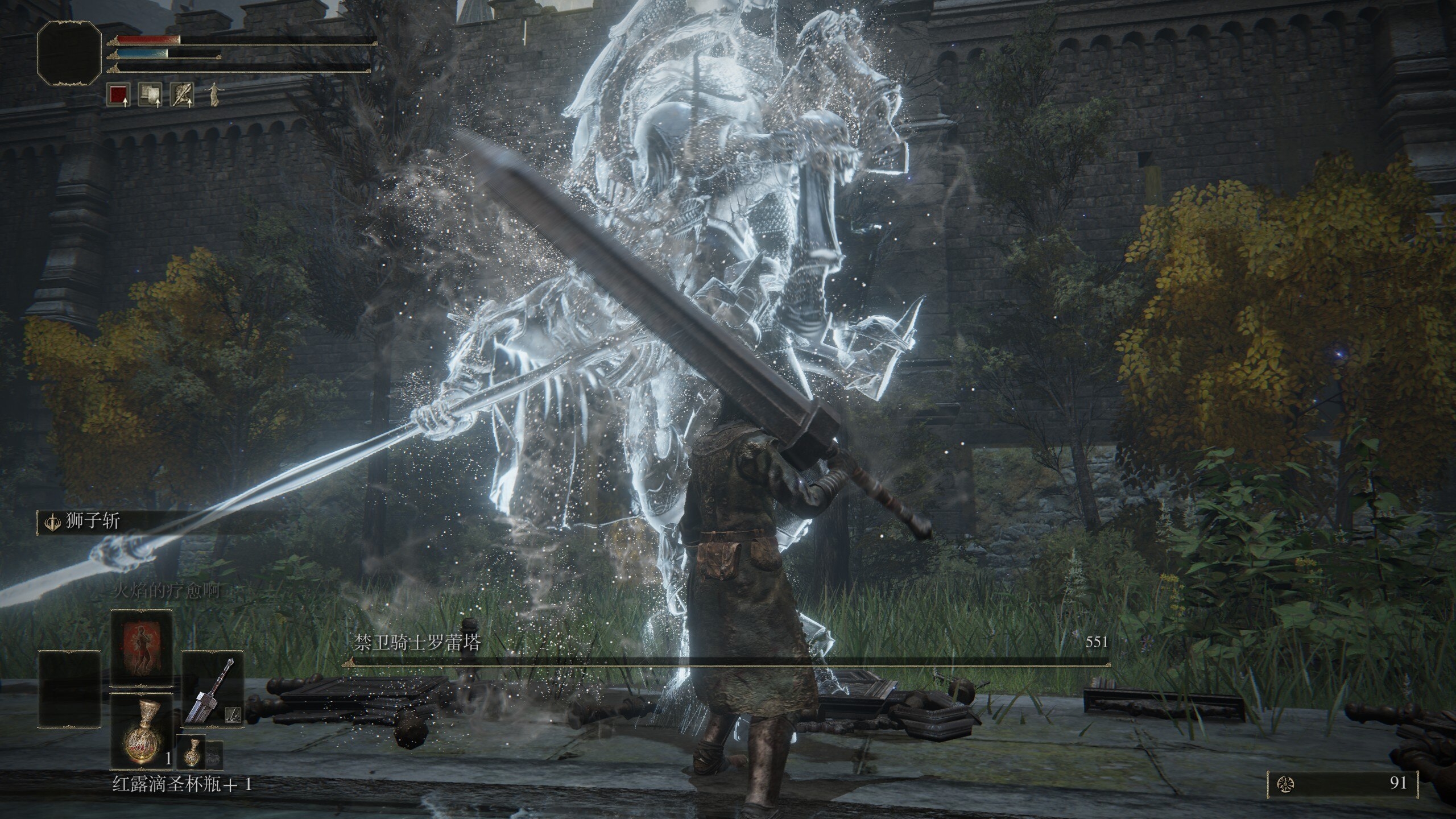Screen dimensions: 1456x819
Task: Inspect the layered shields defense buff icon
Action: pos(151,95)
